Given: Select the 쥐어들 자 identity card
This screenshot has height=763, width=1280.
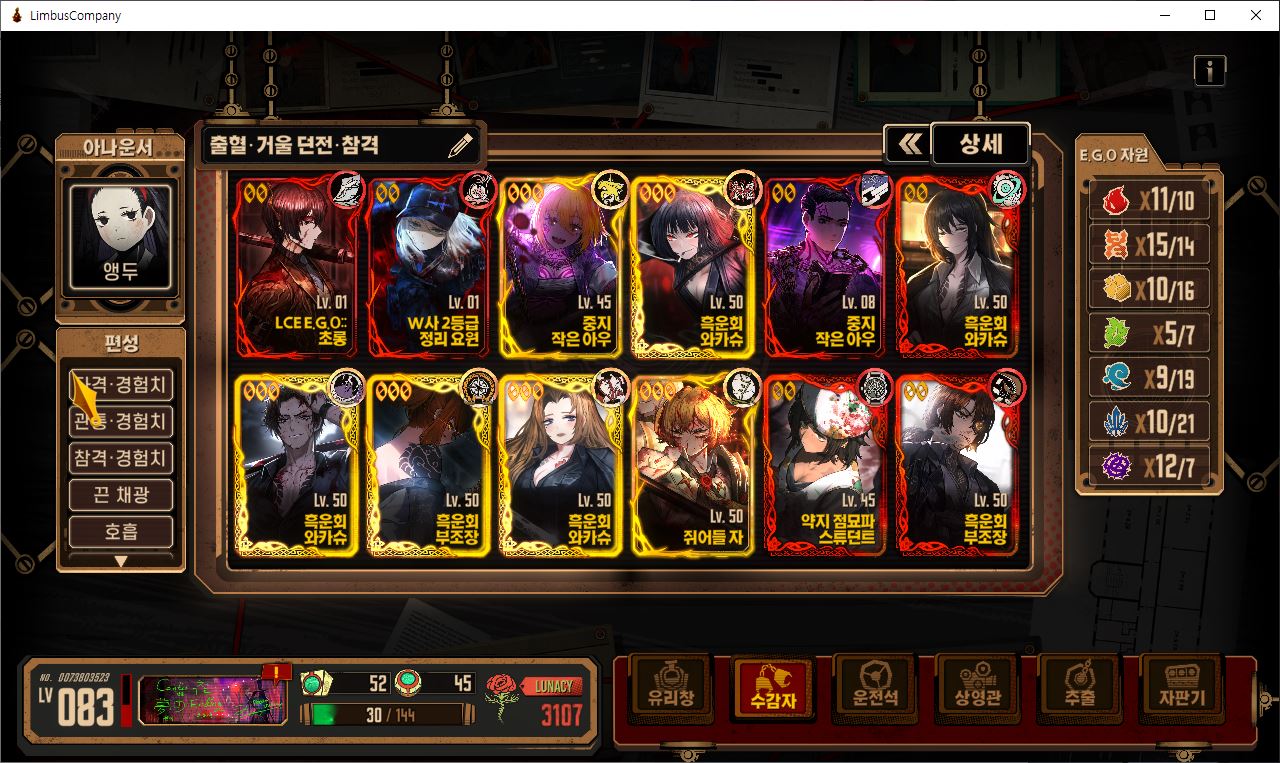Looking at the screenshot, I should click(694, 464).
